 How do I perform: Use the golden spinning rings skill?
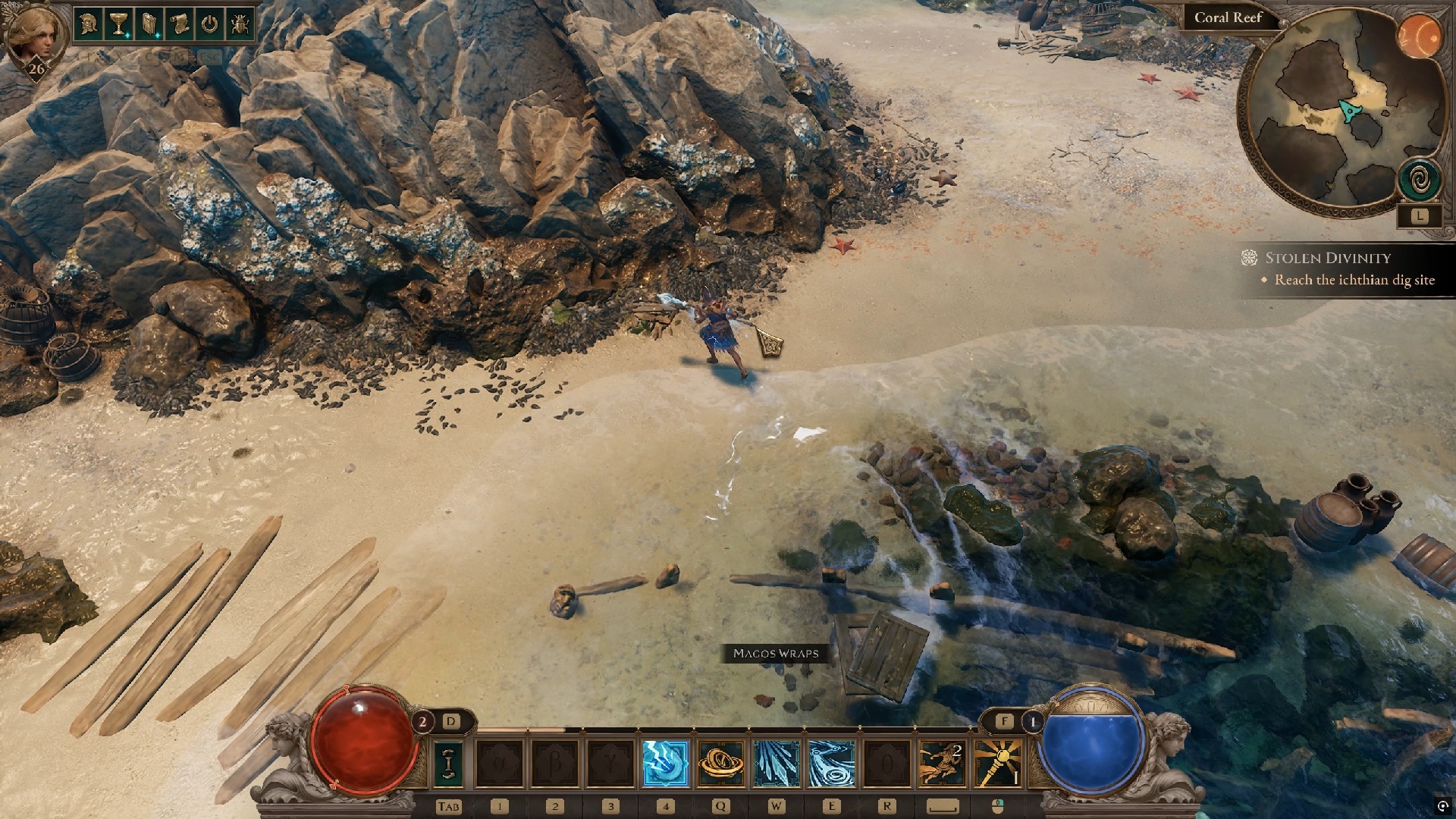pyautogui.click(x=720, y=764)
